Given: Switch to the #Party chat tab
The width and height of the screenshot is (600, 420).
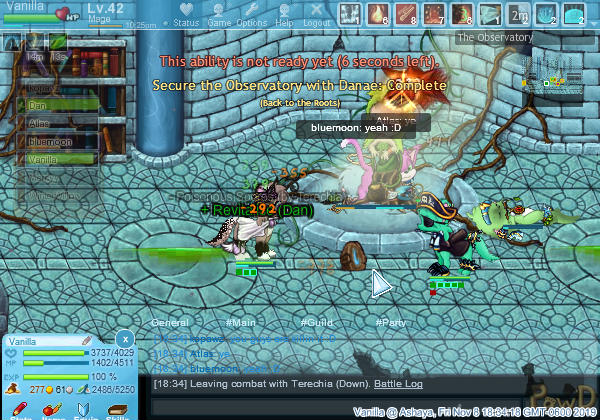Looking at the screenshot, I should pyautogui.click(x=391, y=322).
